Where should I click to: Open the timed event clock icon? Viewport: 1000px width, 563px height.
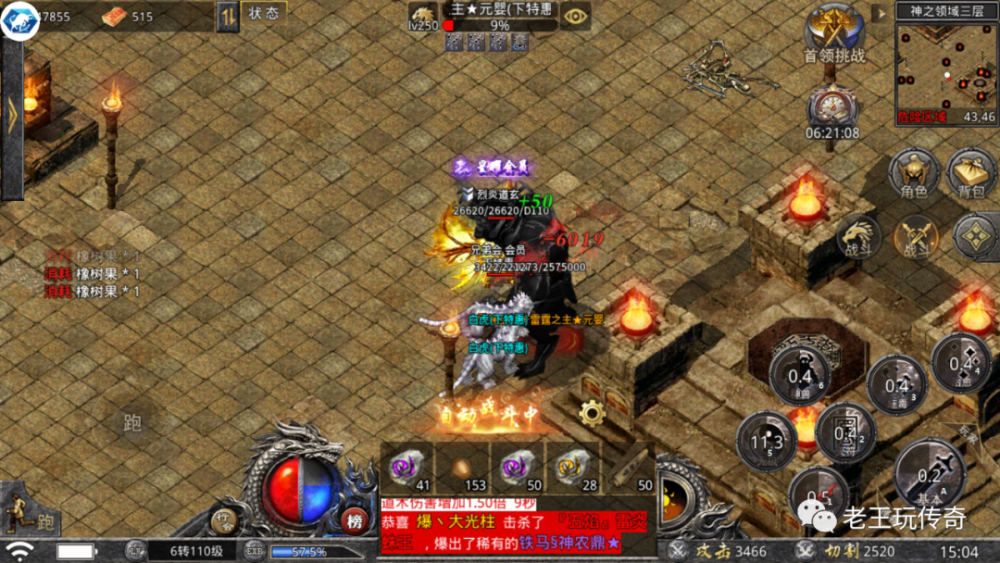pyautogui.click(x=832, y=106)
